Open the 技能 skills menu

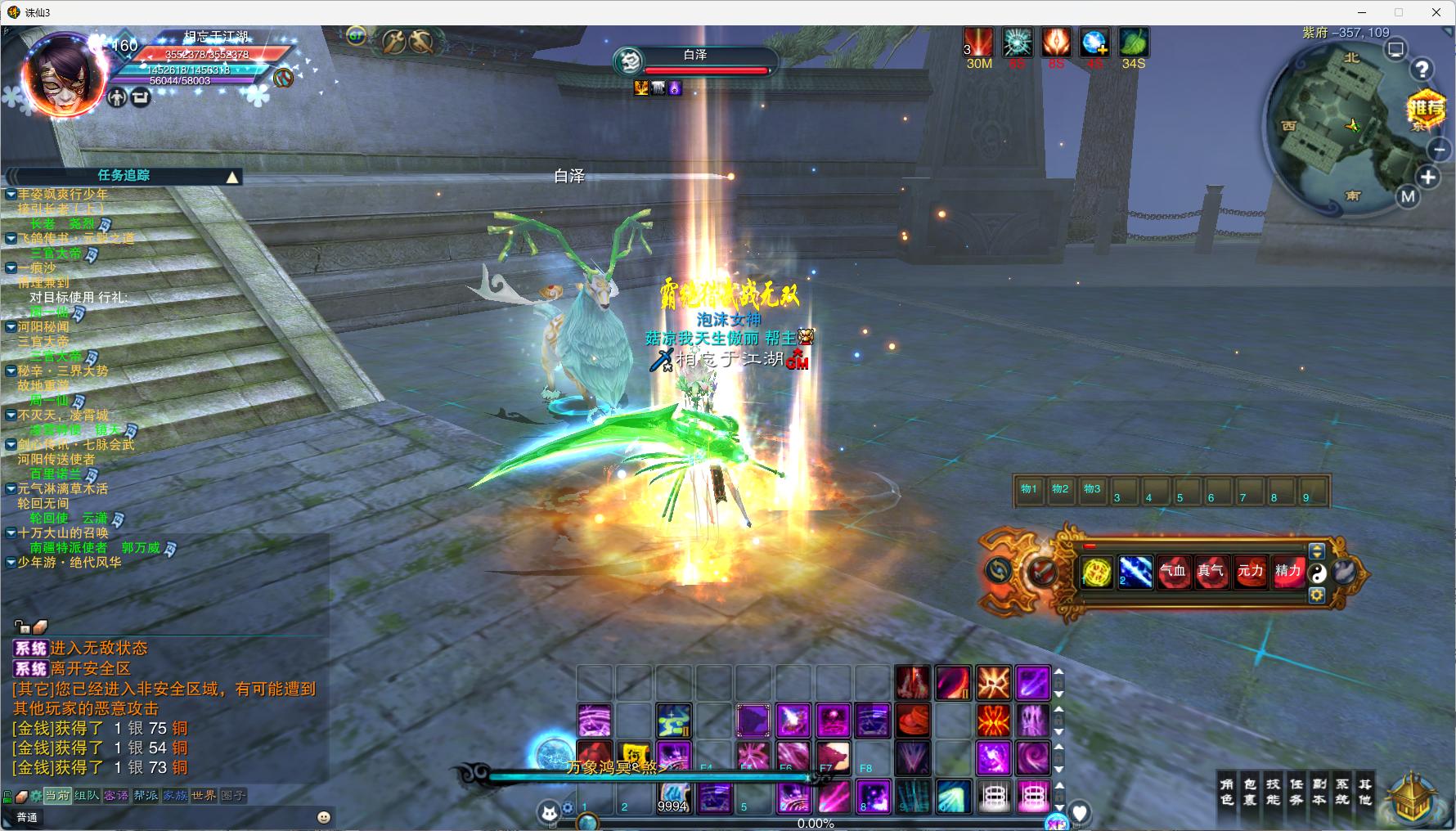(1274, 791)
